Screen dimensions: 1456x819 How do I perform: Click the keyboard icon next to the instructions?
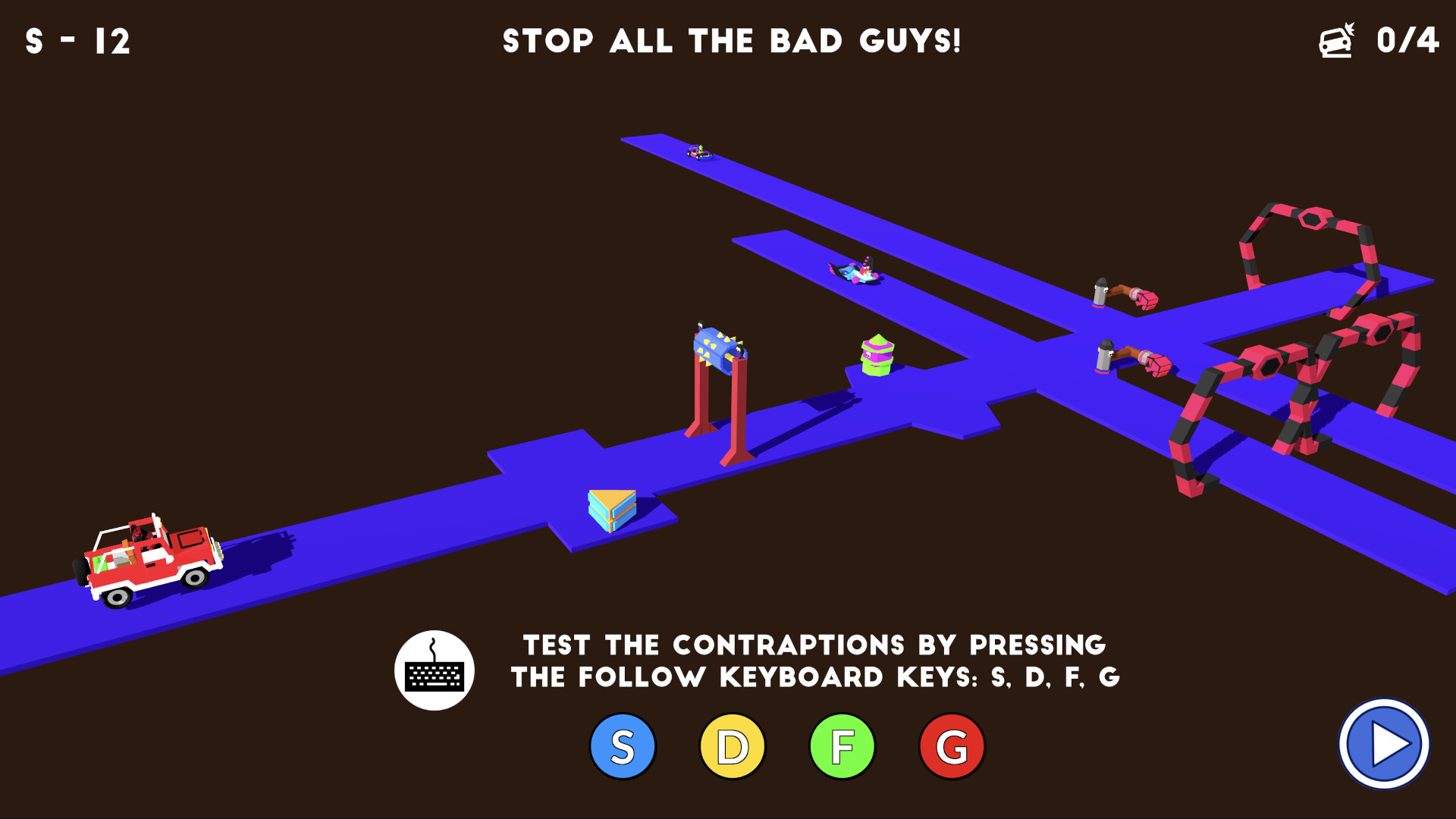click(434, 669)
